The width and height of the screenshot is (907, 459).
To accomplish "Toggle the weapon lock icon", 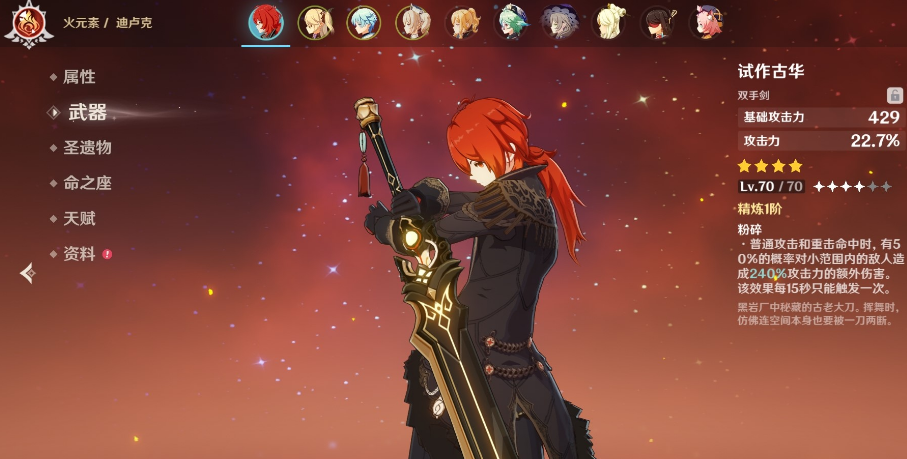I will (895, 95).
